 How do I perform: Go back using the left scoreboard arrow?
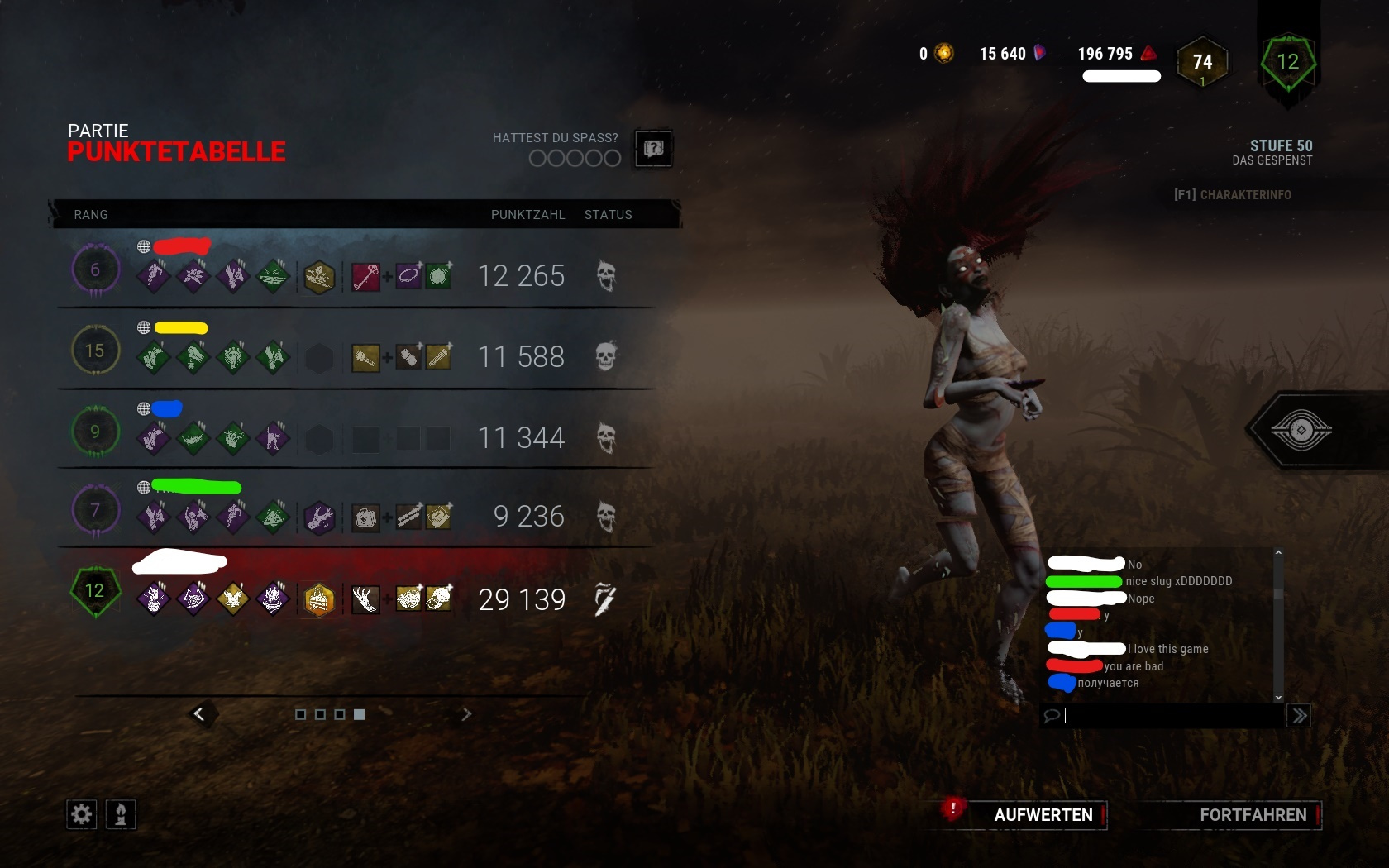(201, 714)
